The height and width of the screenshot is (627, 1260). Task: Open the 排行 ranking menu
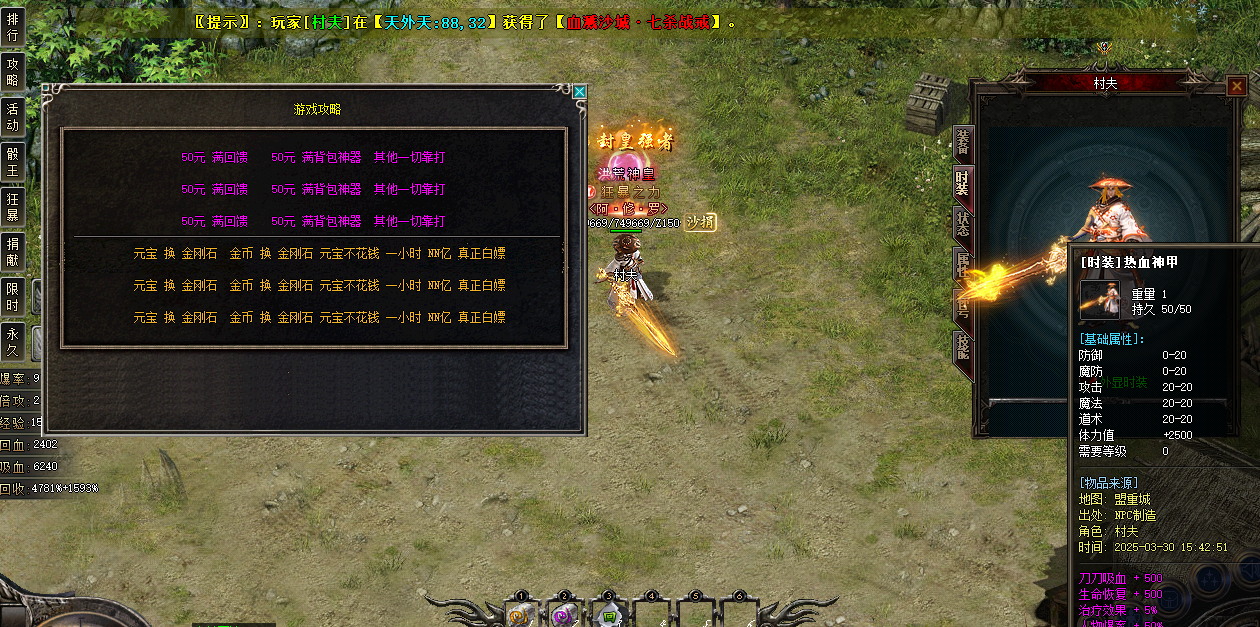point(13,27)
